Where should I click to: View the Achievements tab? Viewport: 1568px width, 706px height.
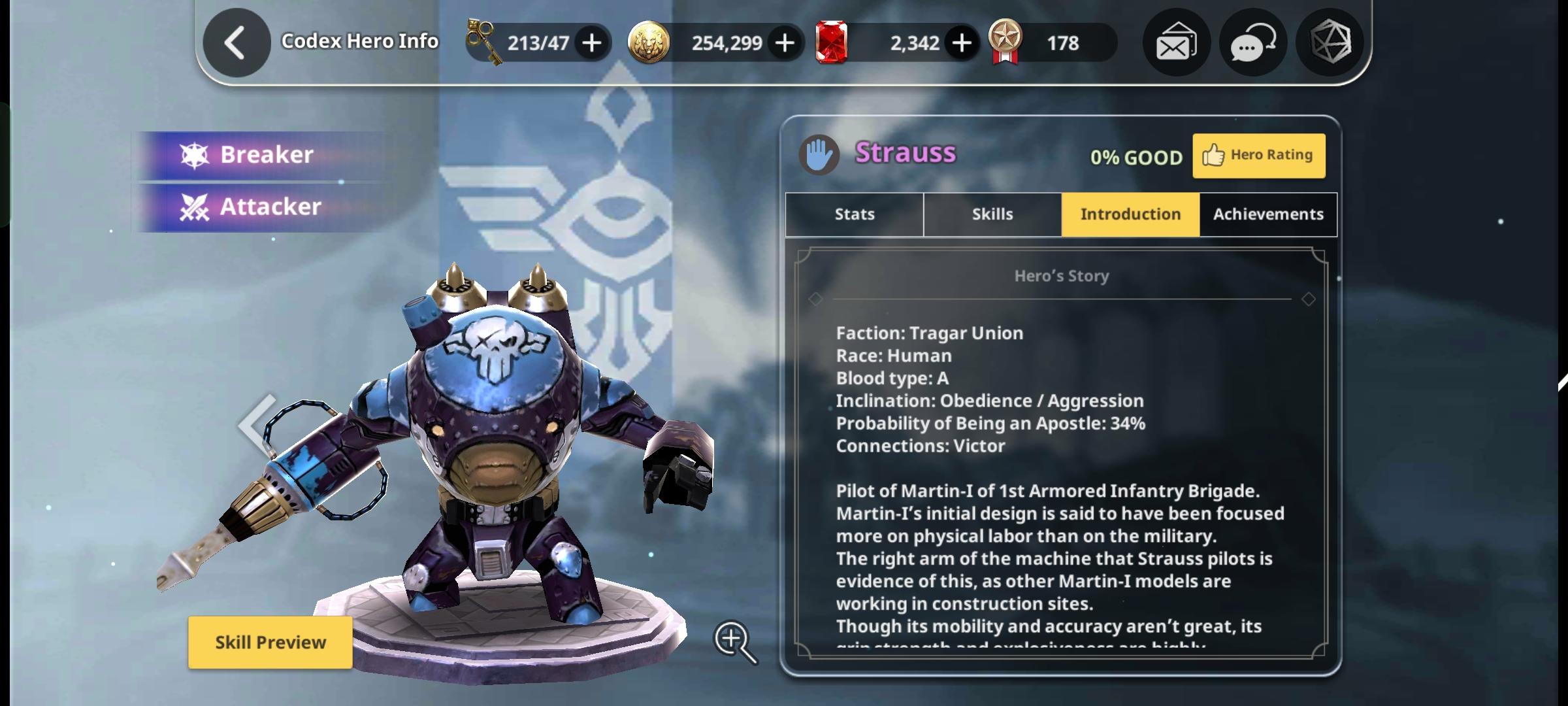[1268, 214]
